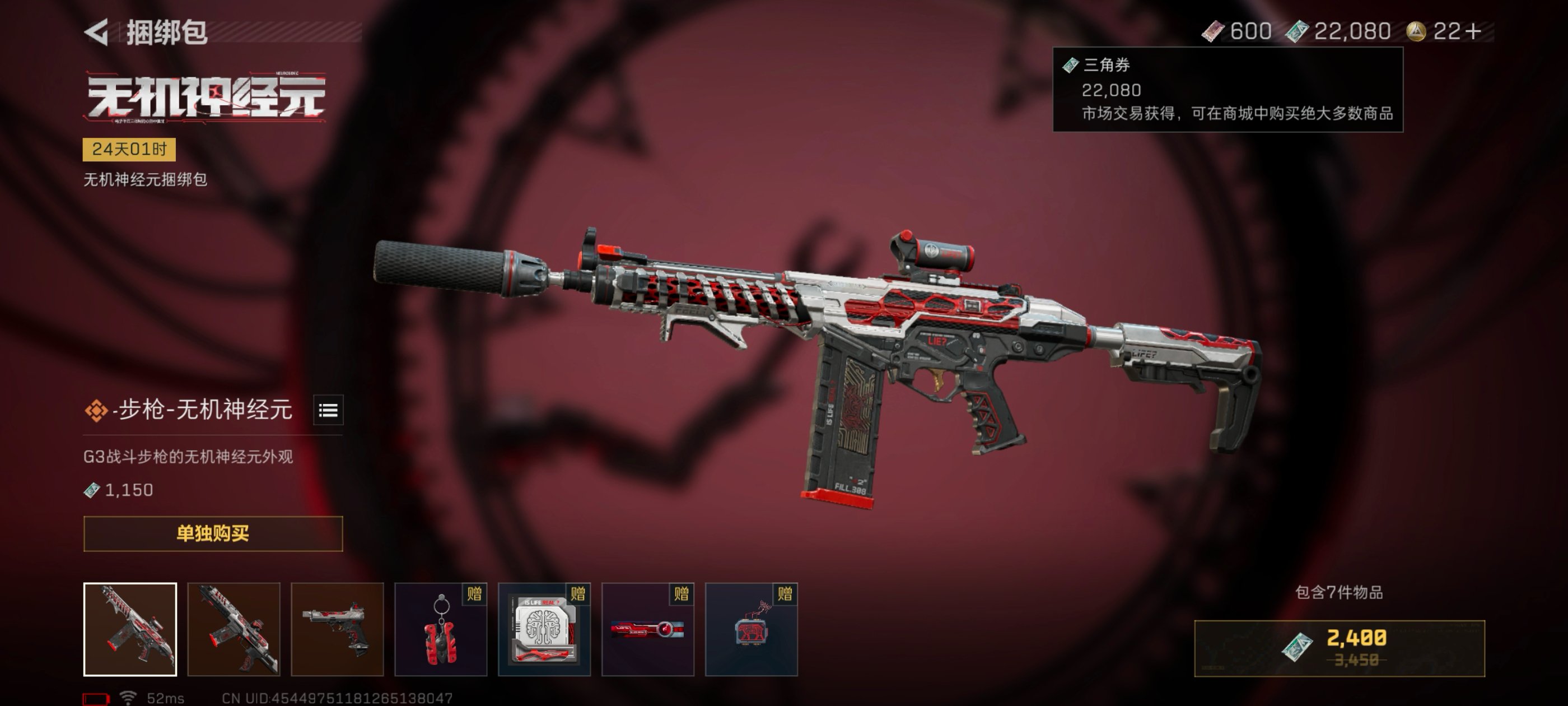This screenshot has width=1568, height=706.
Task: Open the list icon beside 步枪-无机神经元
Action: (x=328, y=410)
